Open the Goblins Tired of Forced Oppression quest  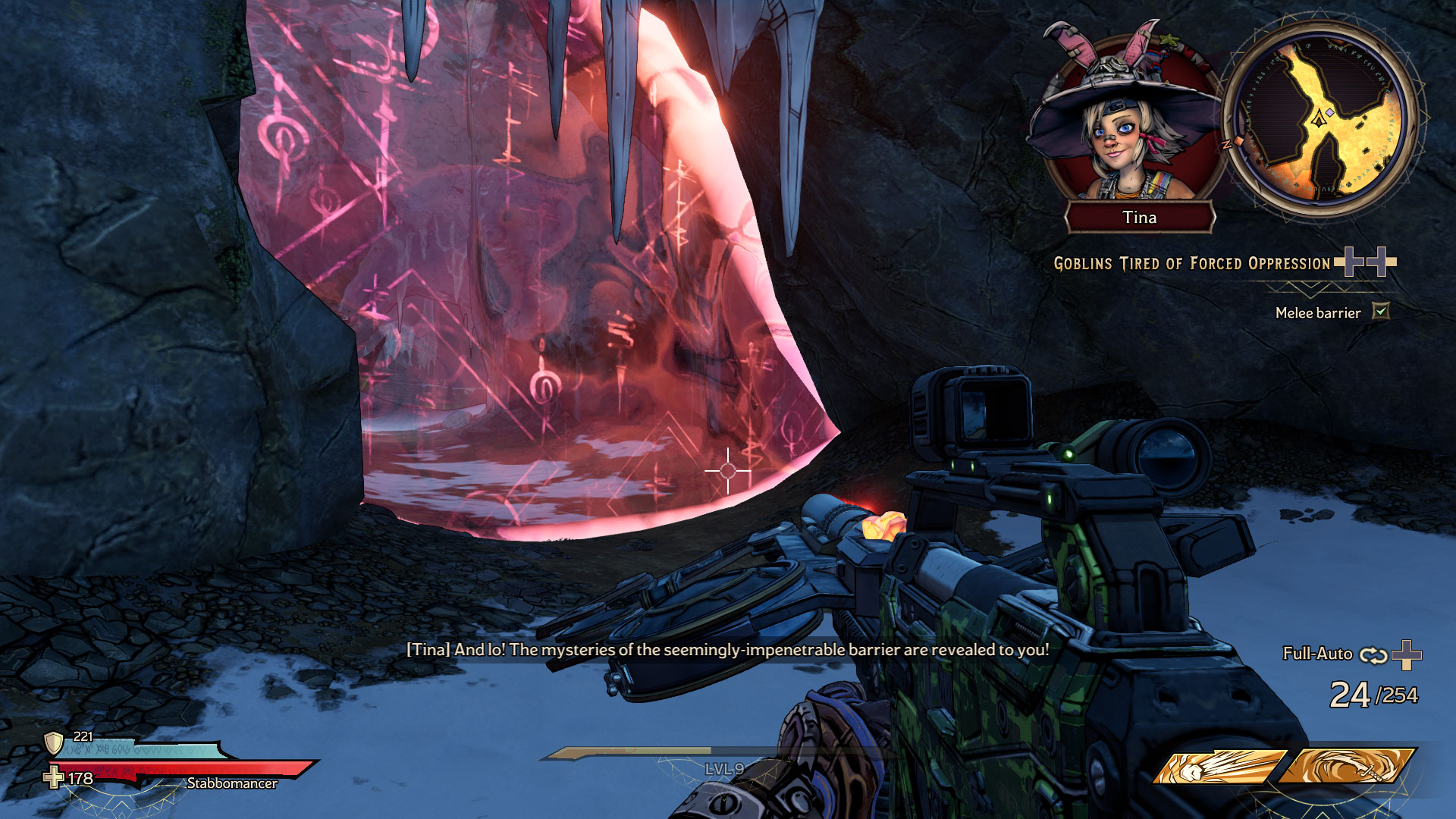click(1191, 264)
